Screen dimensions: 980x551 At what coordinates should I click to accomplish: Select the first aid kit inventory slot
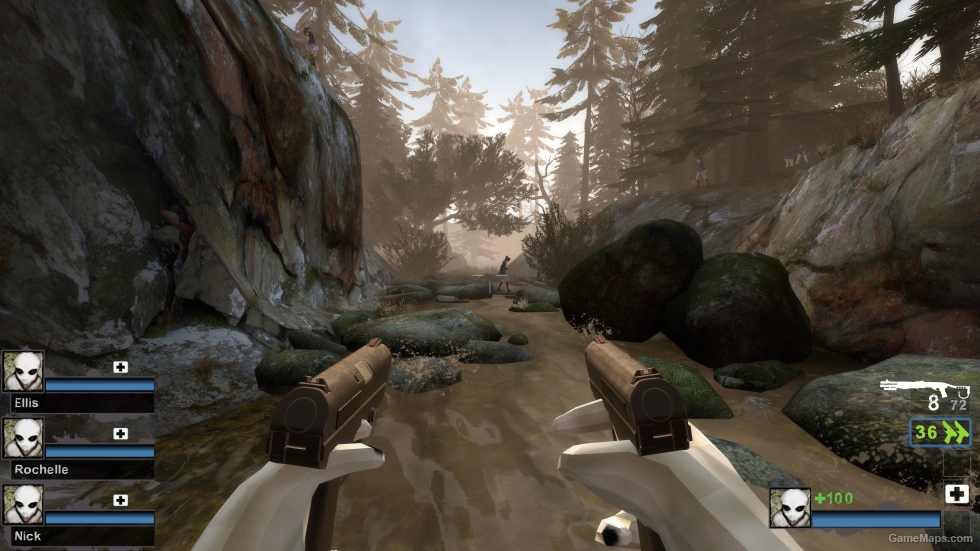point(956,493)
